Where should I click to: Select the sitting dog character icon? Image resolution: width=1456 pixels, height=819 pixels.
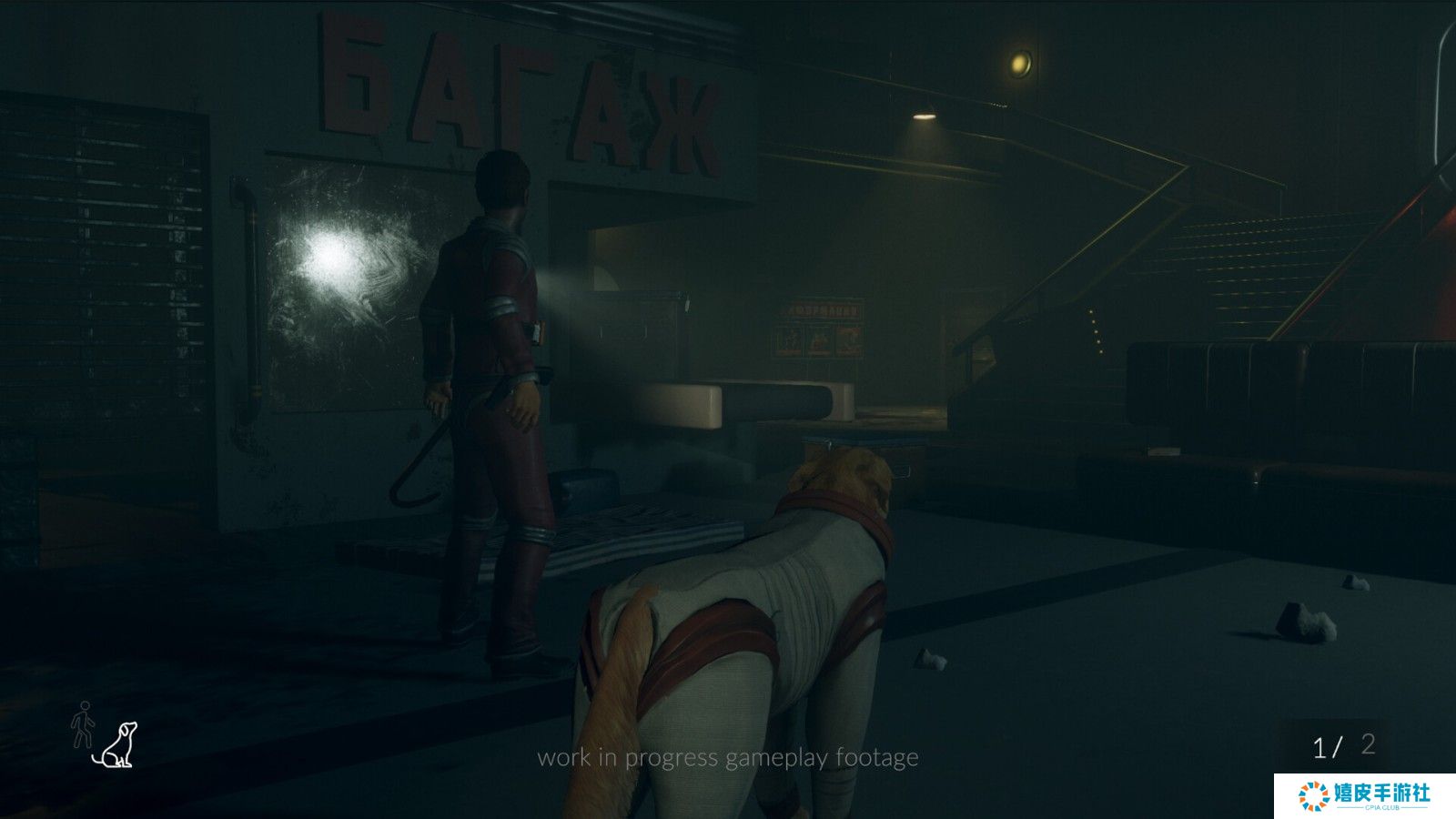click(x=116, y=744)
